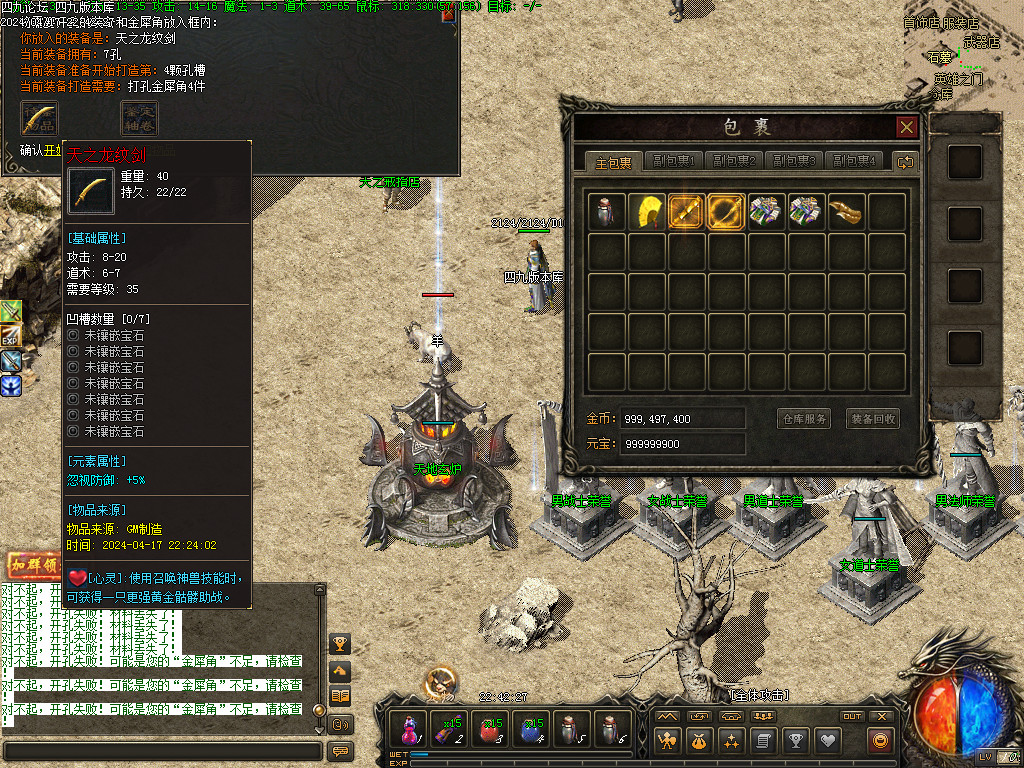The image size is (1024, 768).
Task: Open 仓库服务 warehouse service
Action: (x=804, y=419)
